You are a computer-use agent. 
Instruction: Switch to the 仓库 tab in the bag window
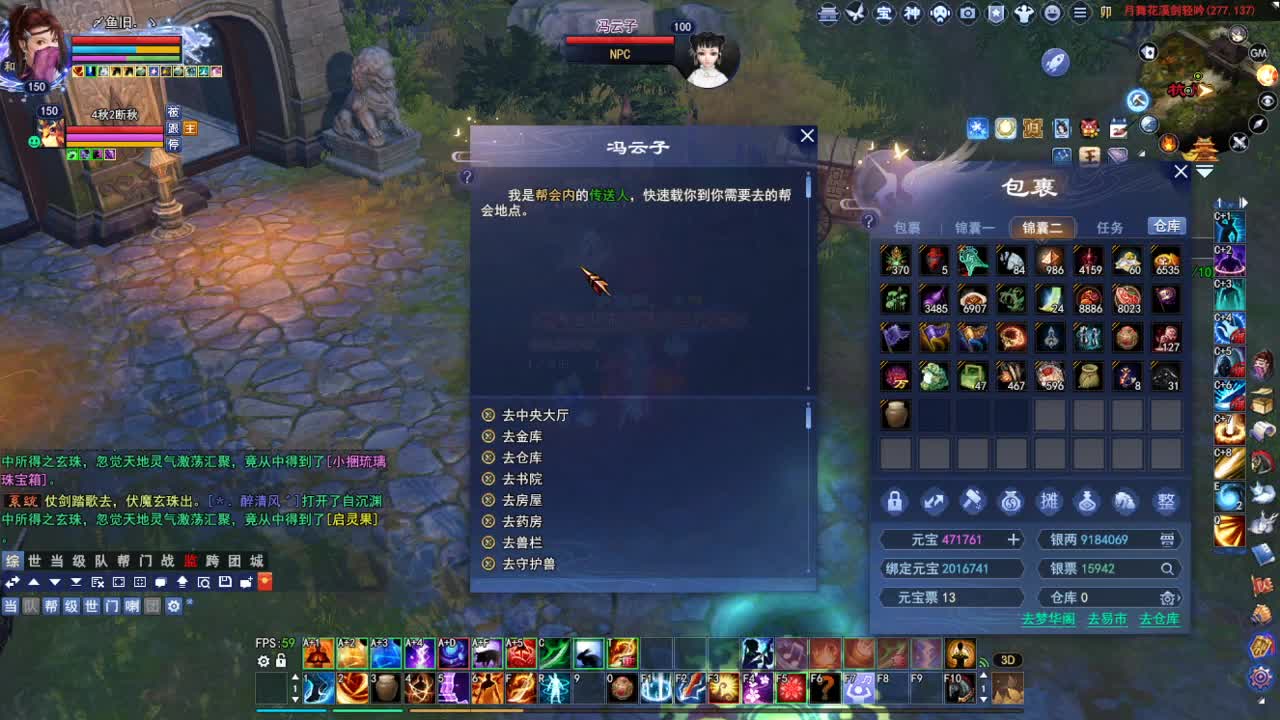tap(1166, 226)
